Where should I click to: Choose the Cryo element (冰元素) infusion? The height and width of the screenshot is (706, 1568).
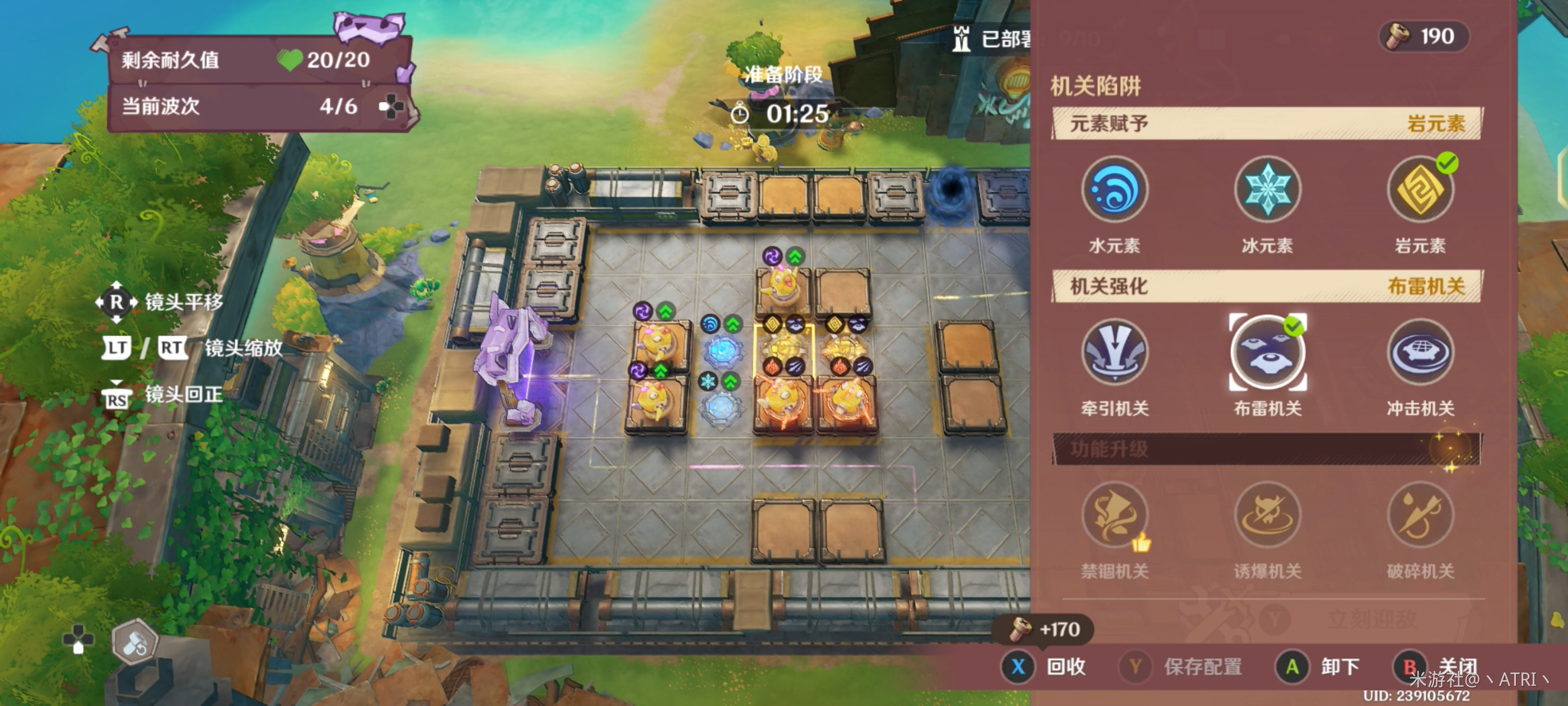click(x=1267, y=189)
